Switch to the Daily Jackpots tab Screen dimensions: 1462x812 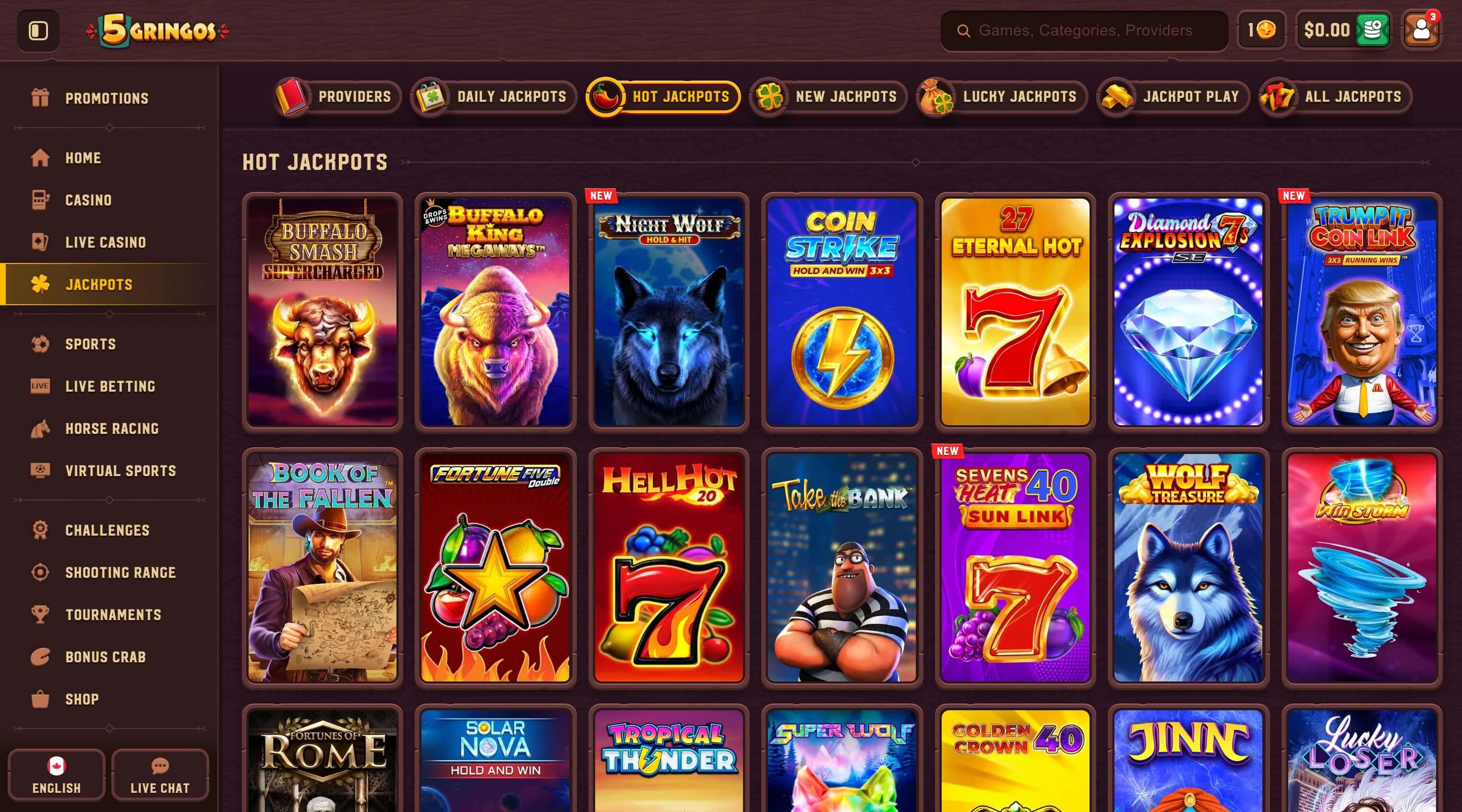[x=491, y=96]
